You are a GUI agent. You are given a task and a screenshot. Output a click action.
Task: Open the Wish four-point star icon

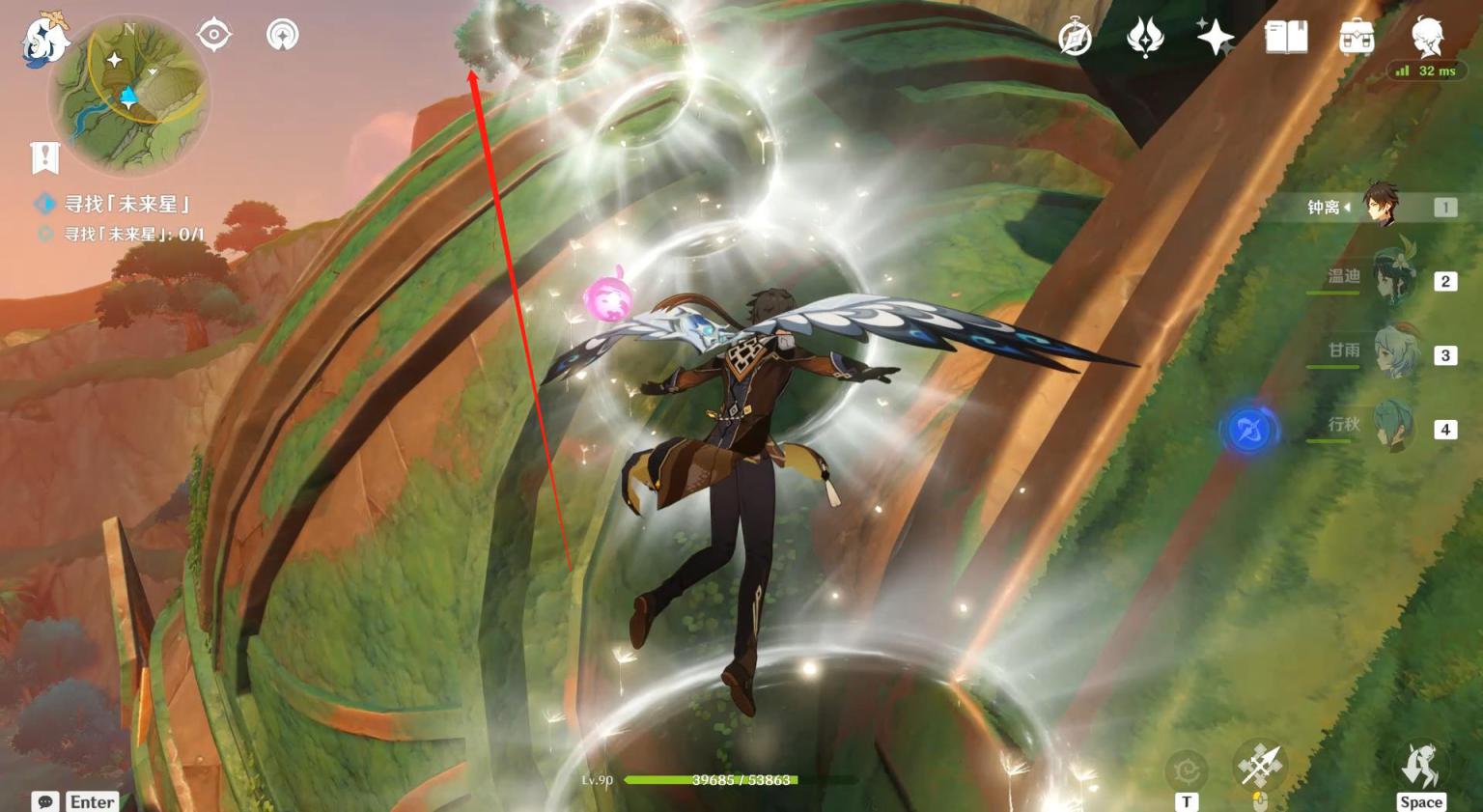click(x=1216, y=39)
